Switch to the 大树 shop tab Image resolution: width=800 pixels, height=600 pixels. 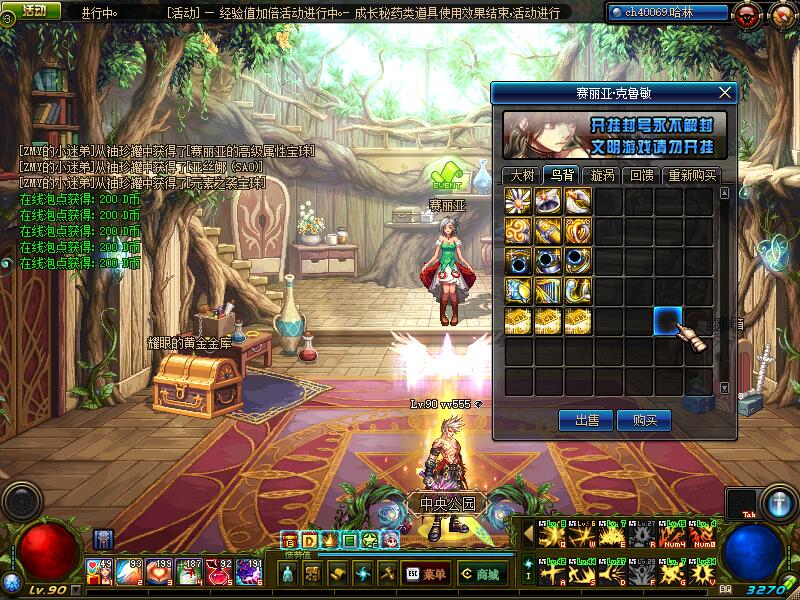pyautogui.click(x=522, y=175)
